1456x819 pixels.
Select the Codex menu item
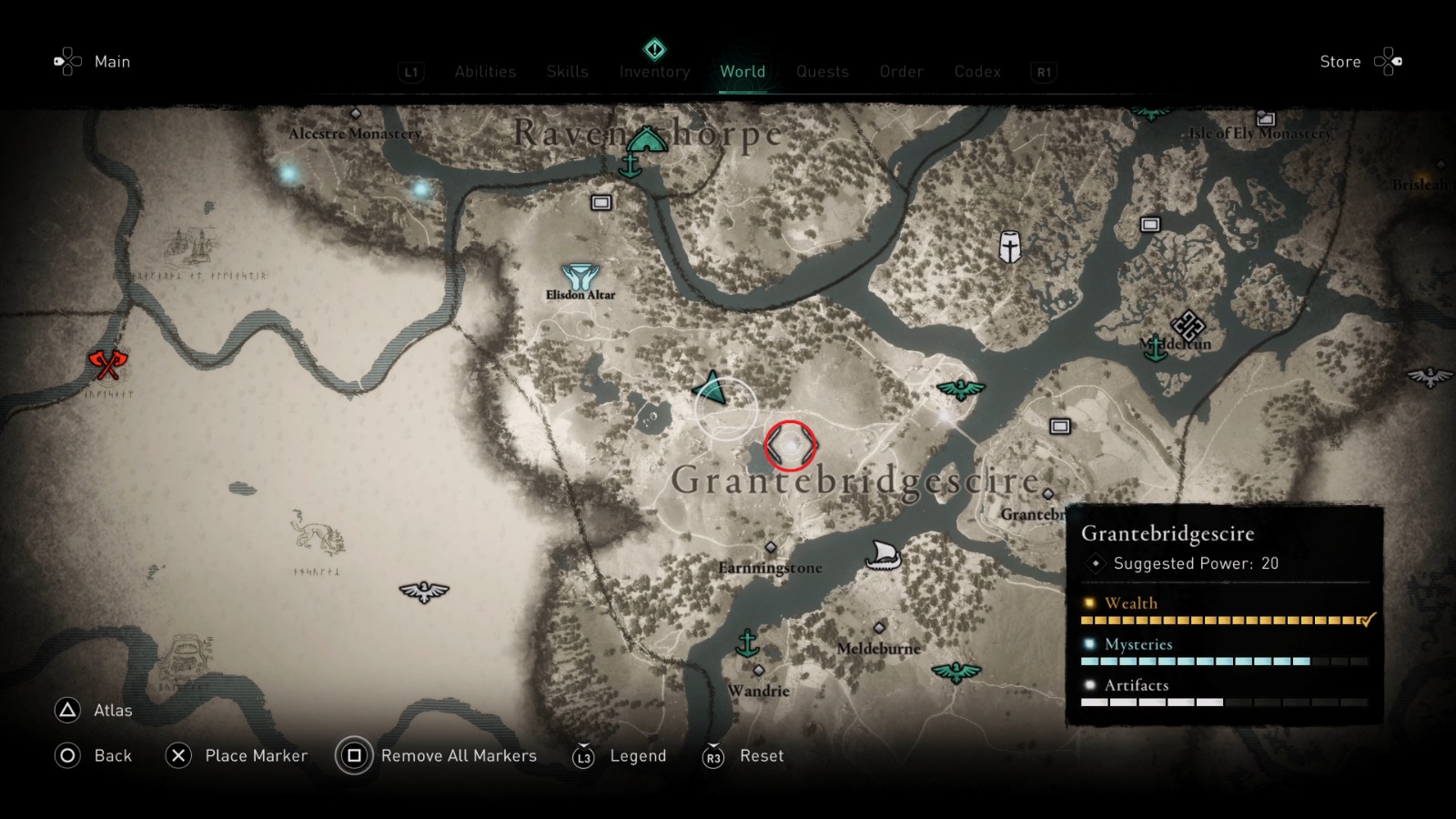(977, 71)
